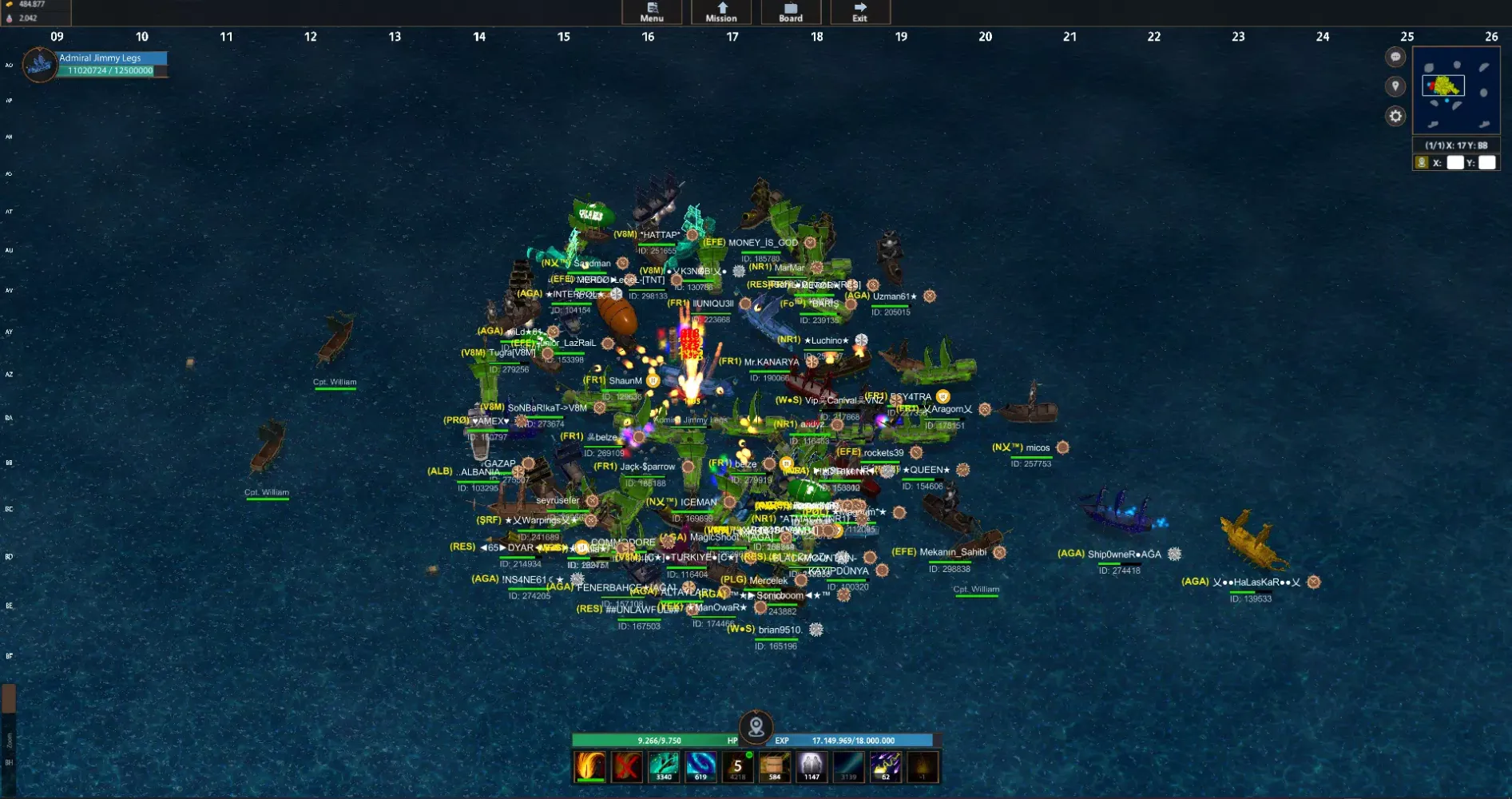Select the X coordinate input field

pos(1455,163)
